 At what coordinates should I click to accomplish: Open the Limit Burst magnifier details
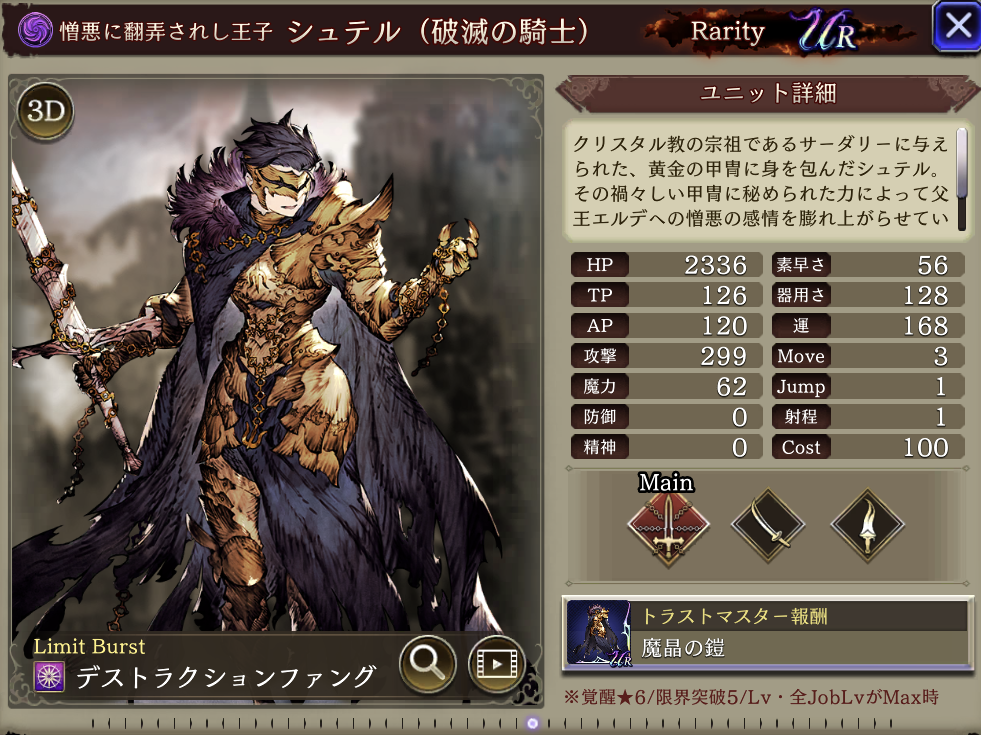click(x=428, y=661)
